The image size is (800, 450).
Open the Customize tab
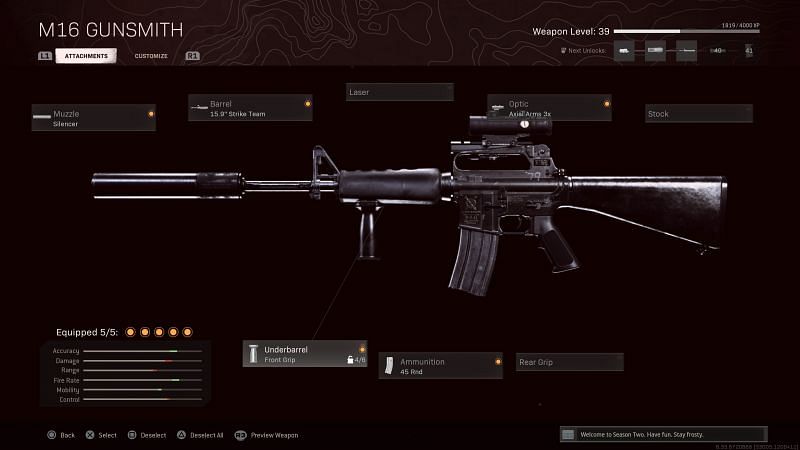(151, 56)
